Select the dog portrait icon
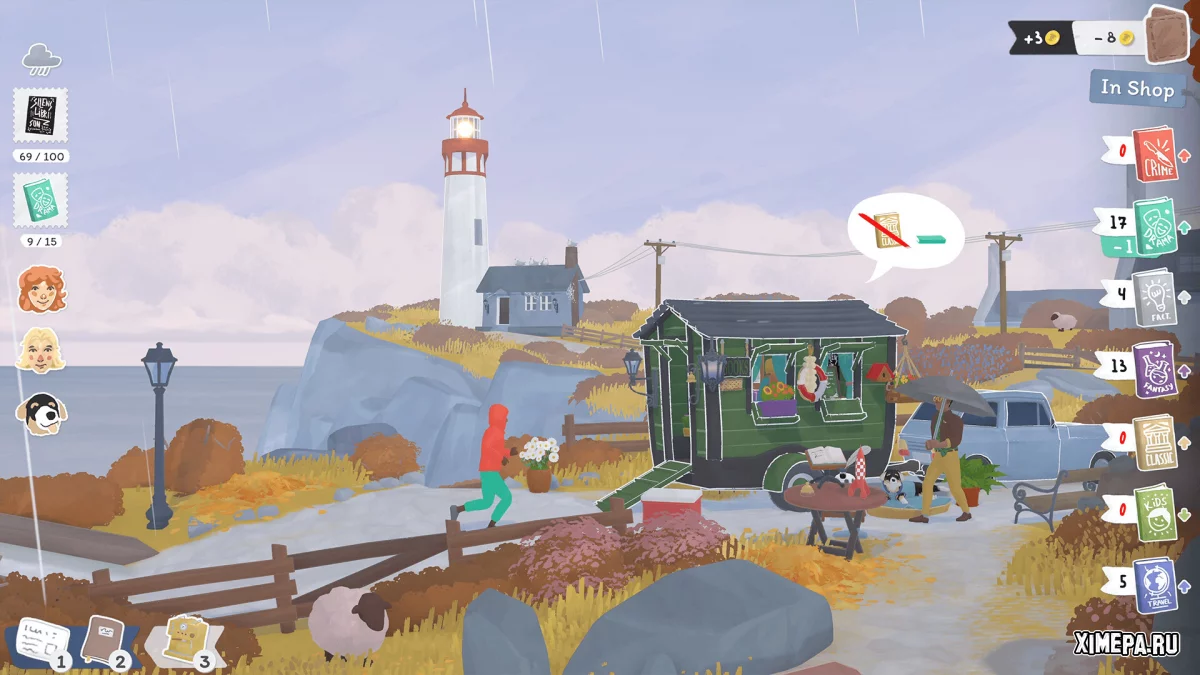 point(41,411)
